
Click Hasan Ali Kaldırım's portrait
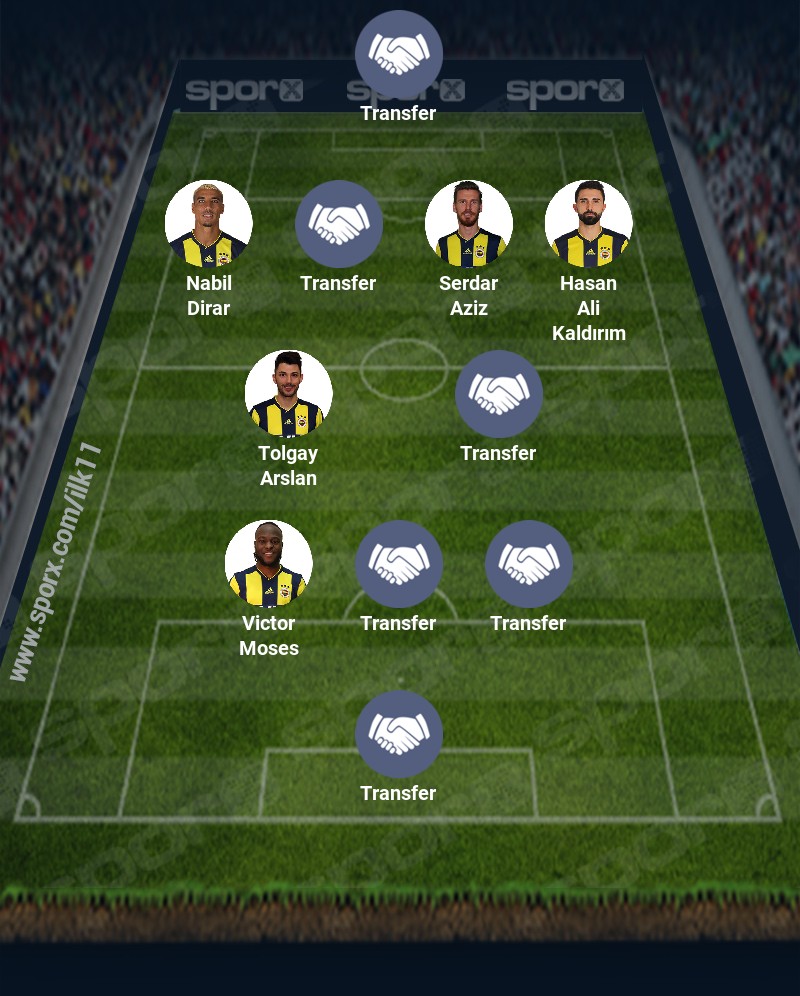point(588,224)
